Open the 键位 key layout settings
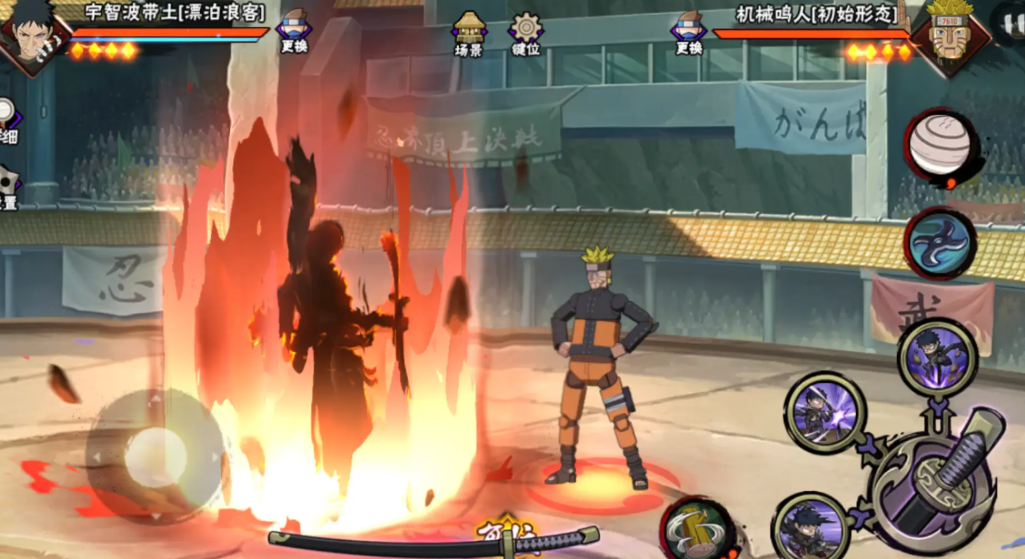The height and width of the screenshot is (559, 1025). coord(525,34)
